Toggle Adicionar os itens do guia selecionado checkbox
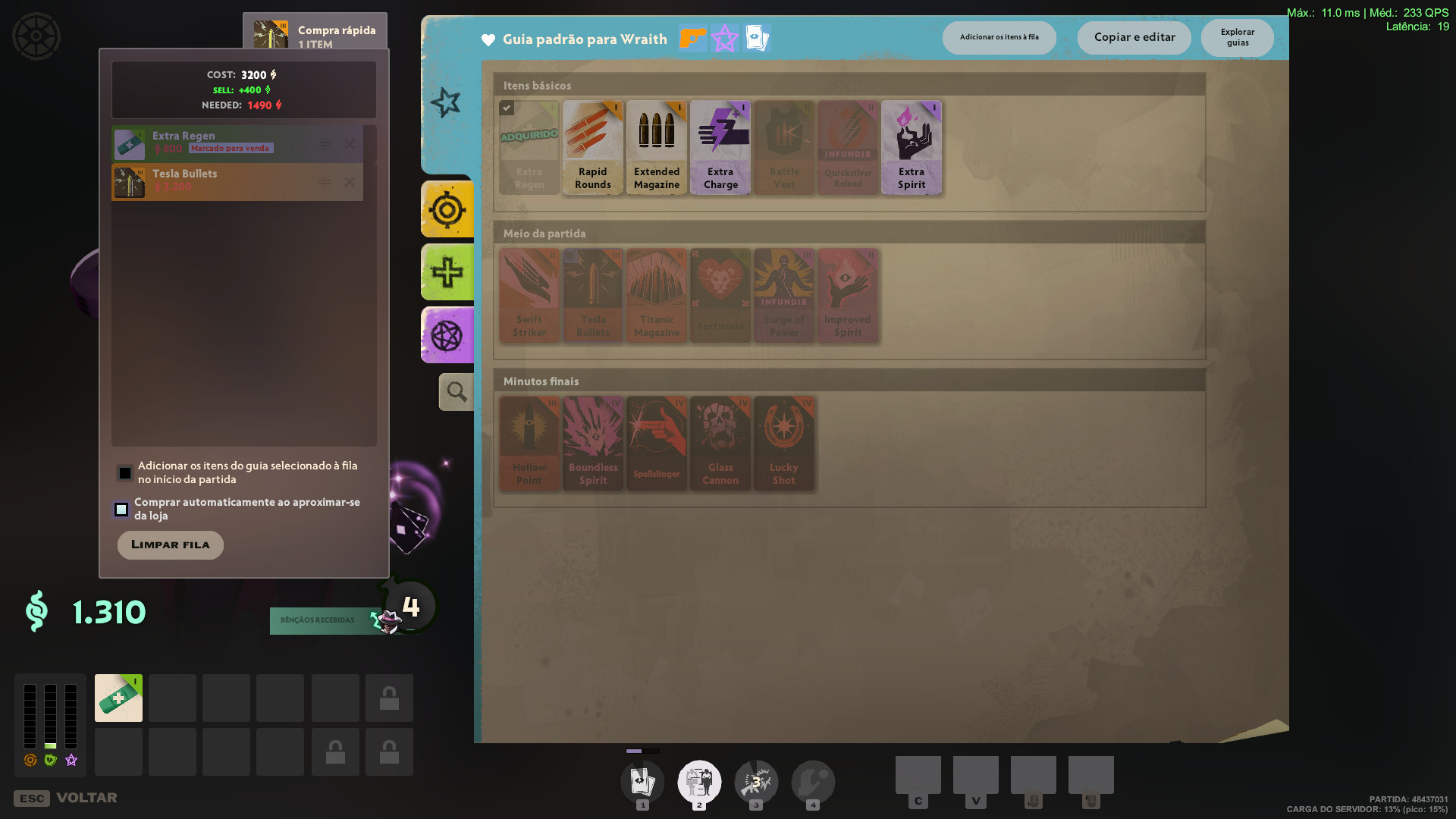The image size is (1456, 819). coord(125,472)
